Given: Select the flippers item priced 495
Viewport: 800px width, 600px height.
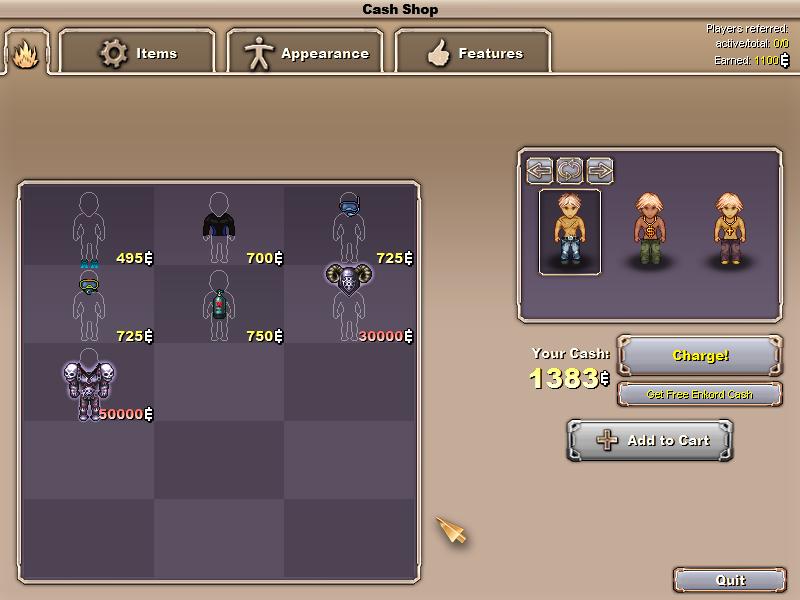Looking at the screenshot, I should click(89, 227).
